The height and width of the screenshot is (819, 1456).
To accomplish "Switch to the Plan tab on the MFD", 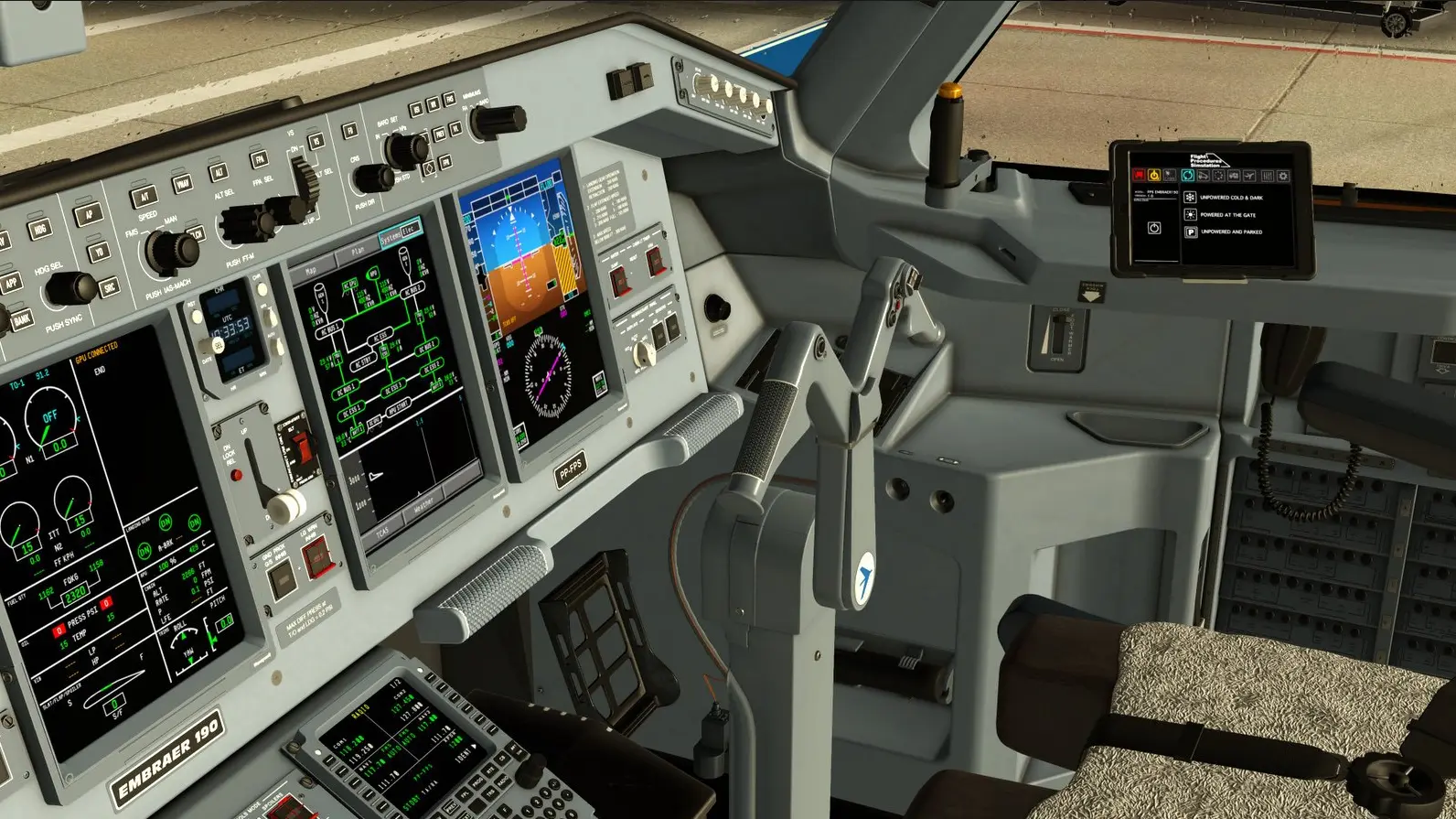I will 358,253.
